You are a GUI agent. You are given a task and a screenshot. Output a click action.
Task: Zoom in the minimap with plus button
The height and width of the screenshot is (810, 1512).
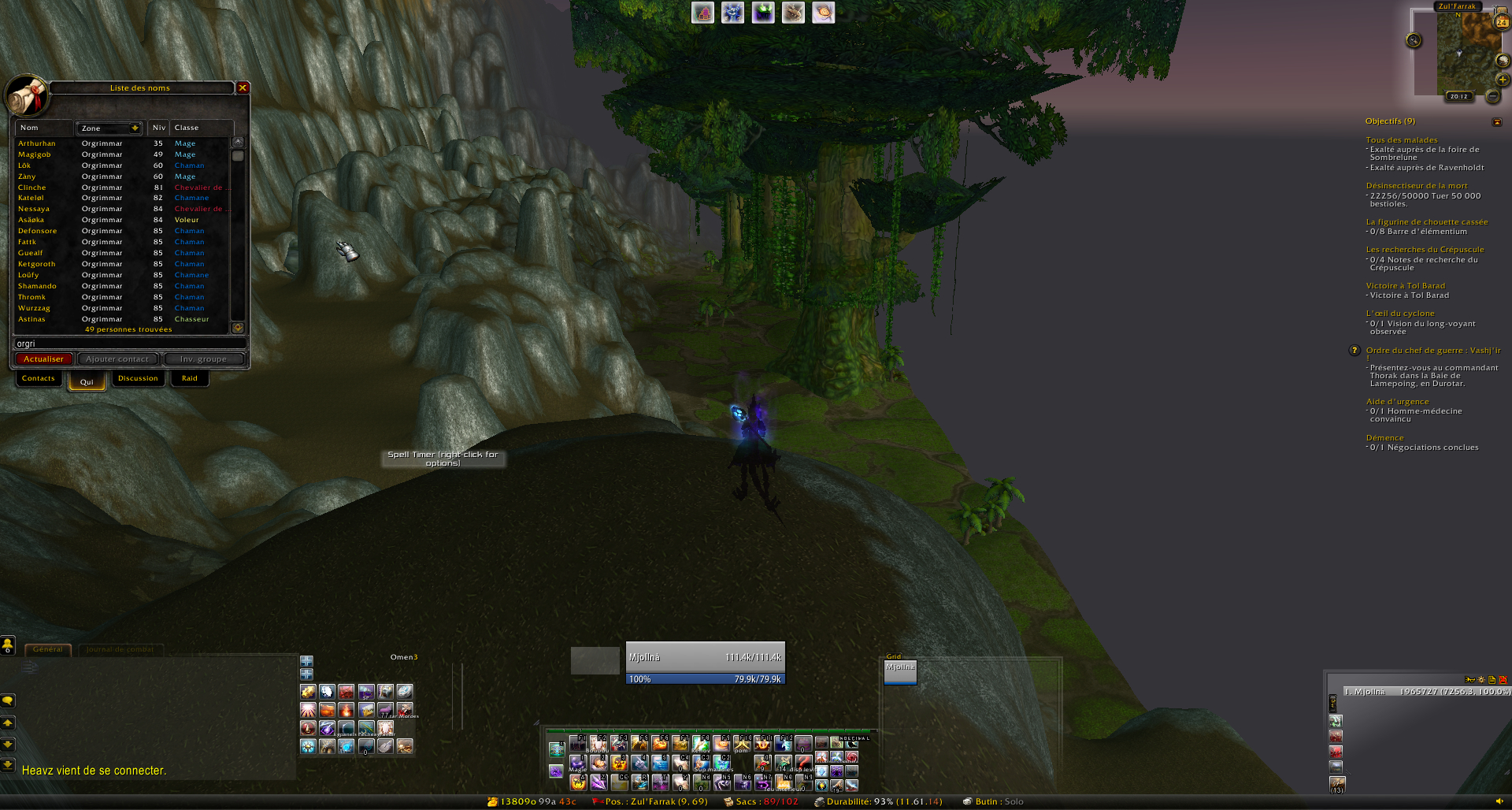coord(1503,80)
